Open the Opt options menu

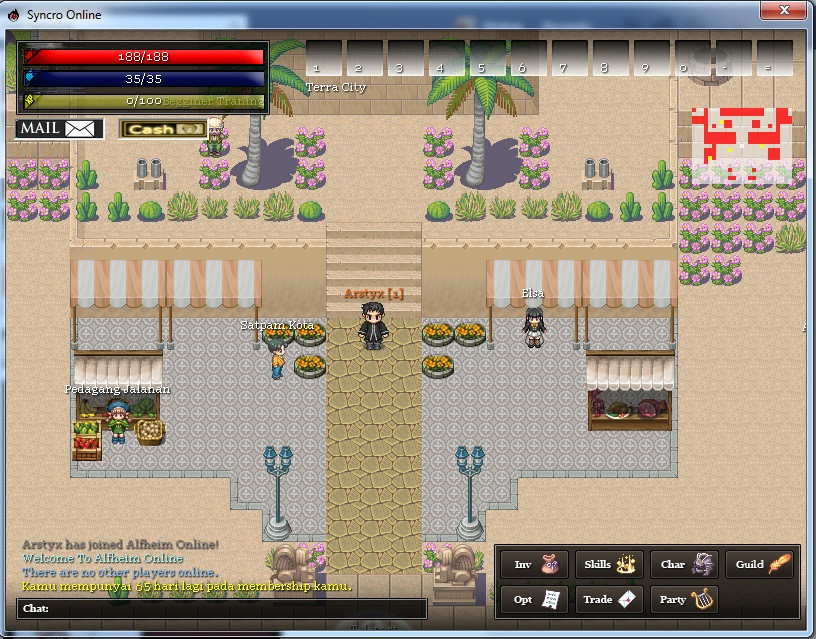(x=534, y=599)
